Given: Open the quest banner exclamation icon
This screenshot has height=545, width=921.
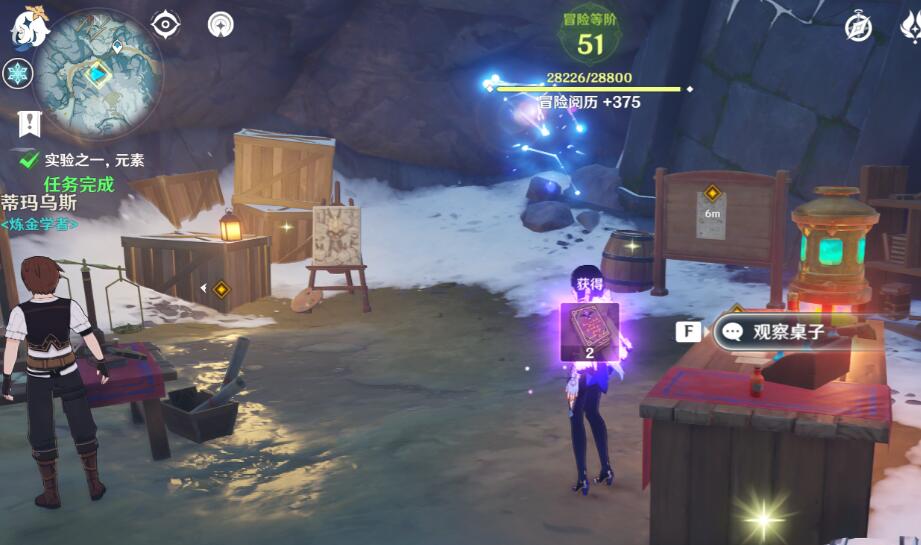Looking at the screenshot, I should click(x=30, y=123).
